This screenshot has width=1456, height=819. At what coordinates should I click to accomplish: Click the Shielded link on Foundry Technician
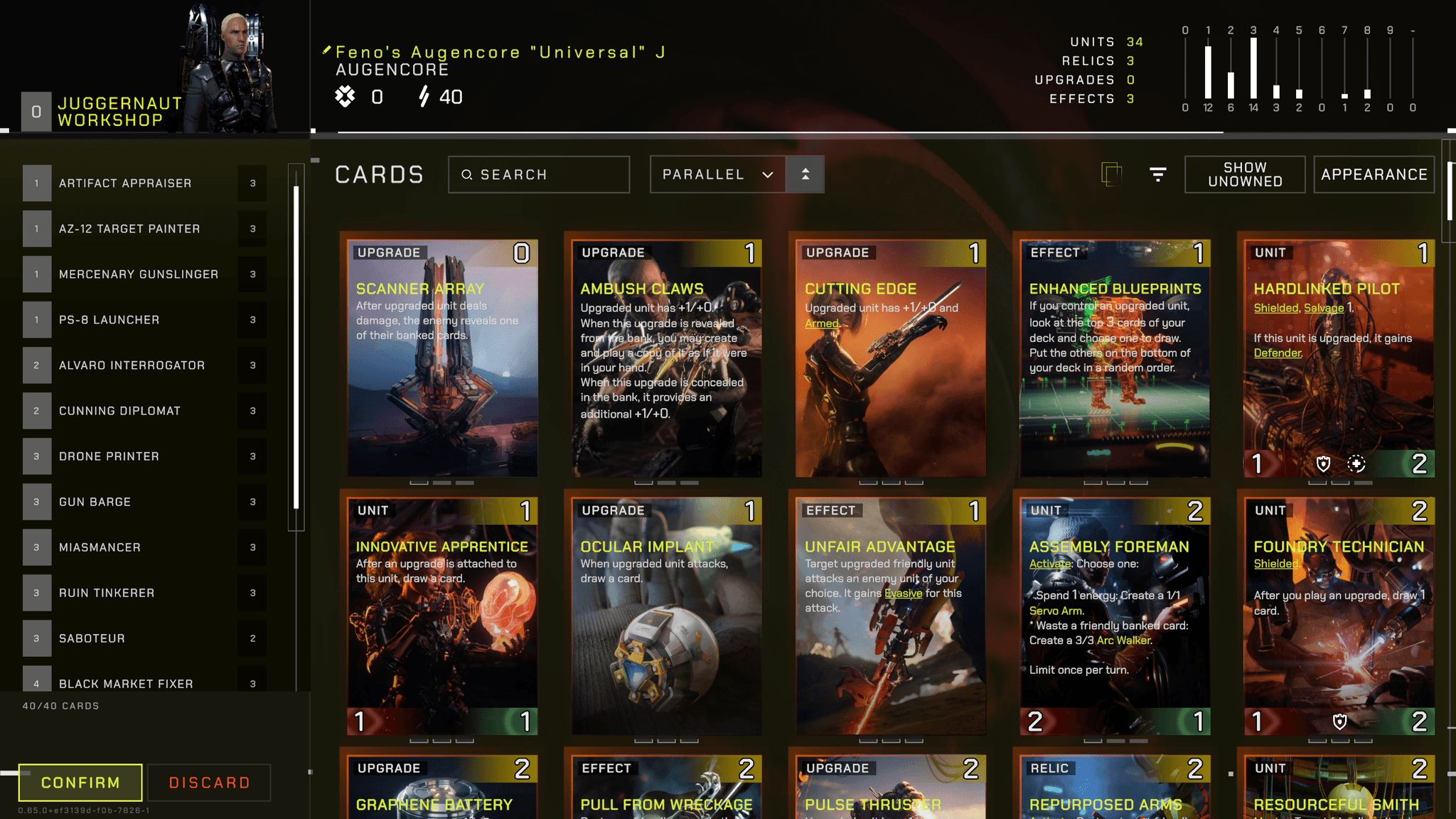(1276, 562)
